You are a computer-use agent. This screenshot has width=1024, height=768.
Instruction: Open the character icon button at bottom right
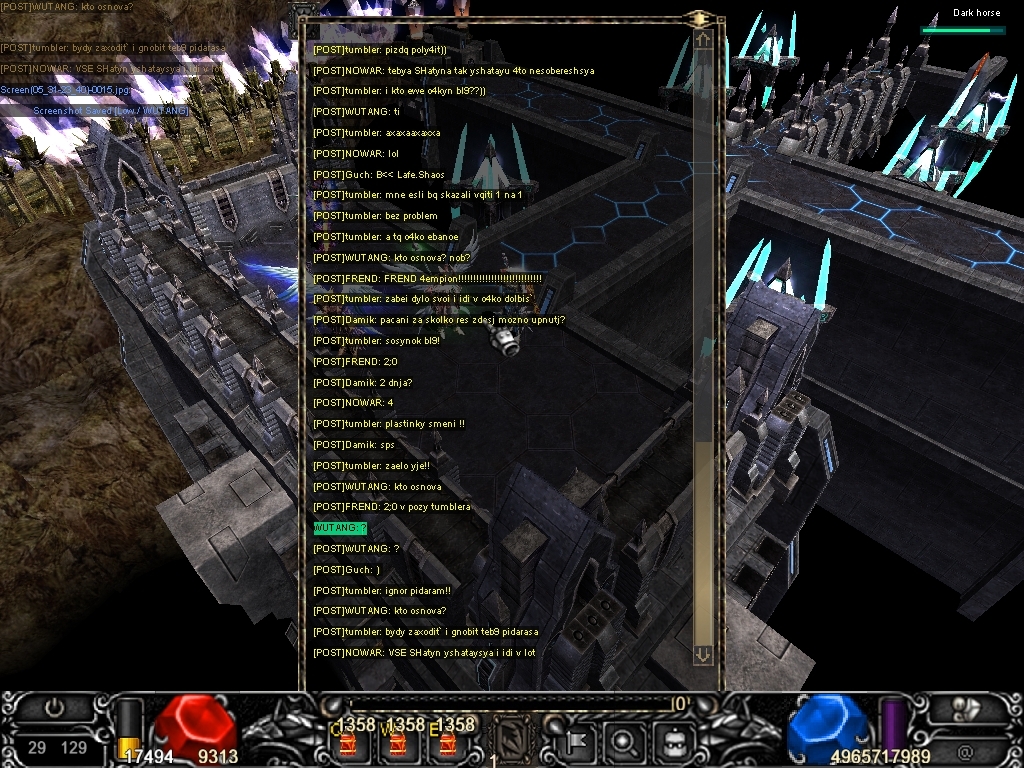pyautogui.click(x=965, y=708)
